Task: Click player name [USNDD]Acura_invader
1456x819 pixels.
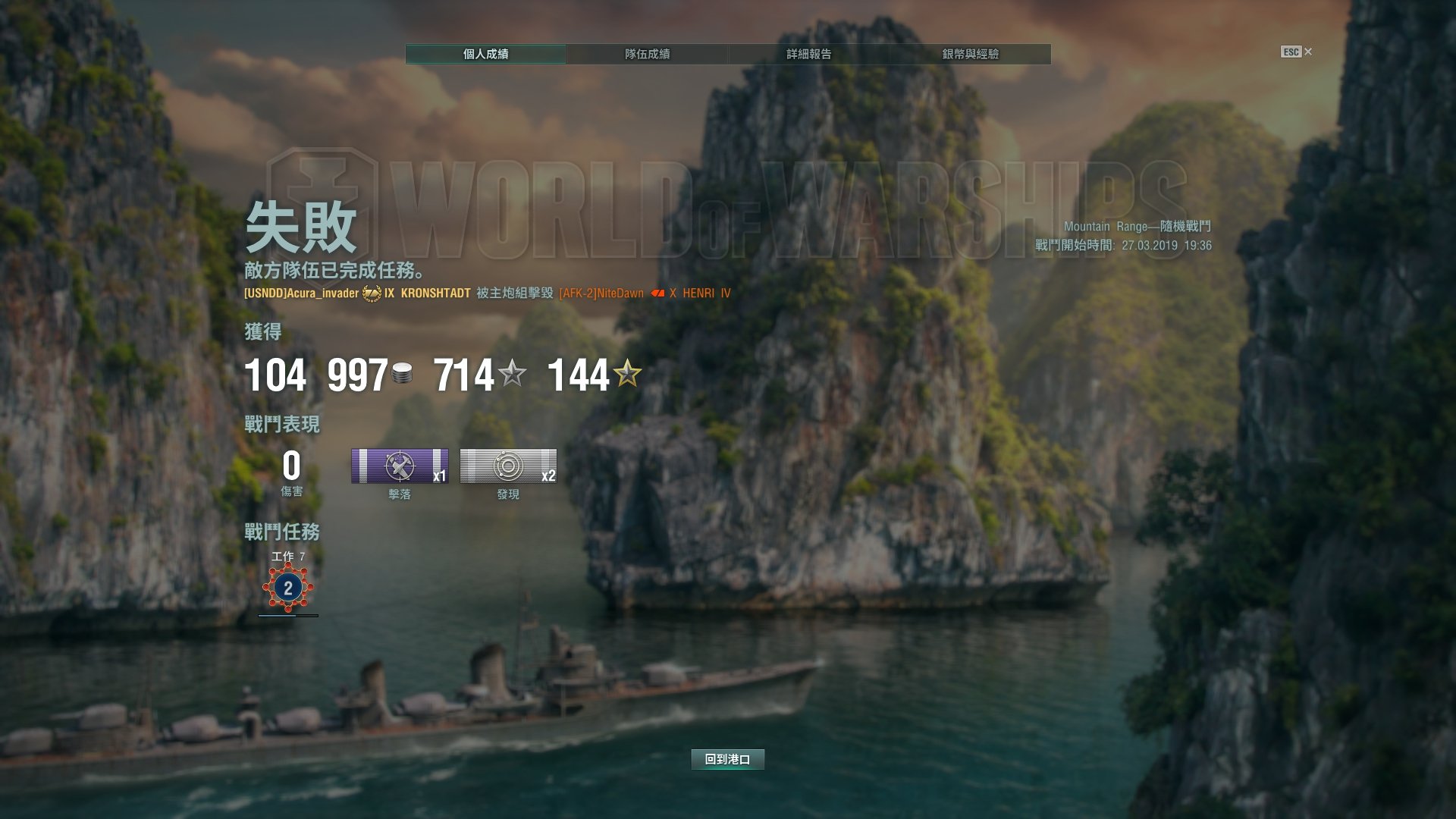Action: tap(301, 293)
